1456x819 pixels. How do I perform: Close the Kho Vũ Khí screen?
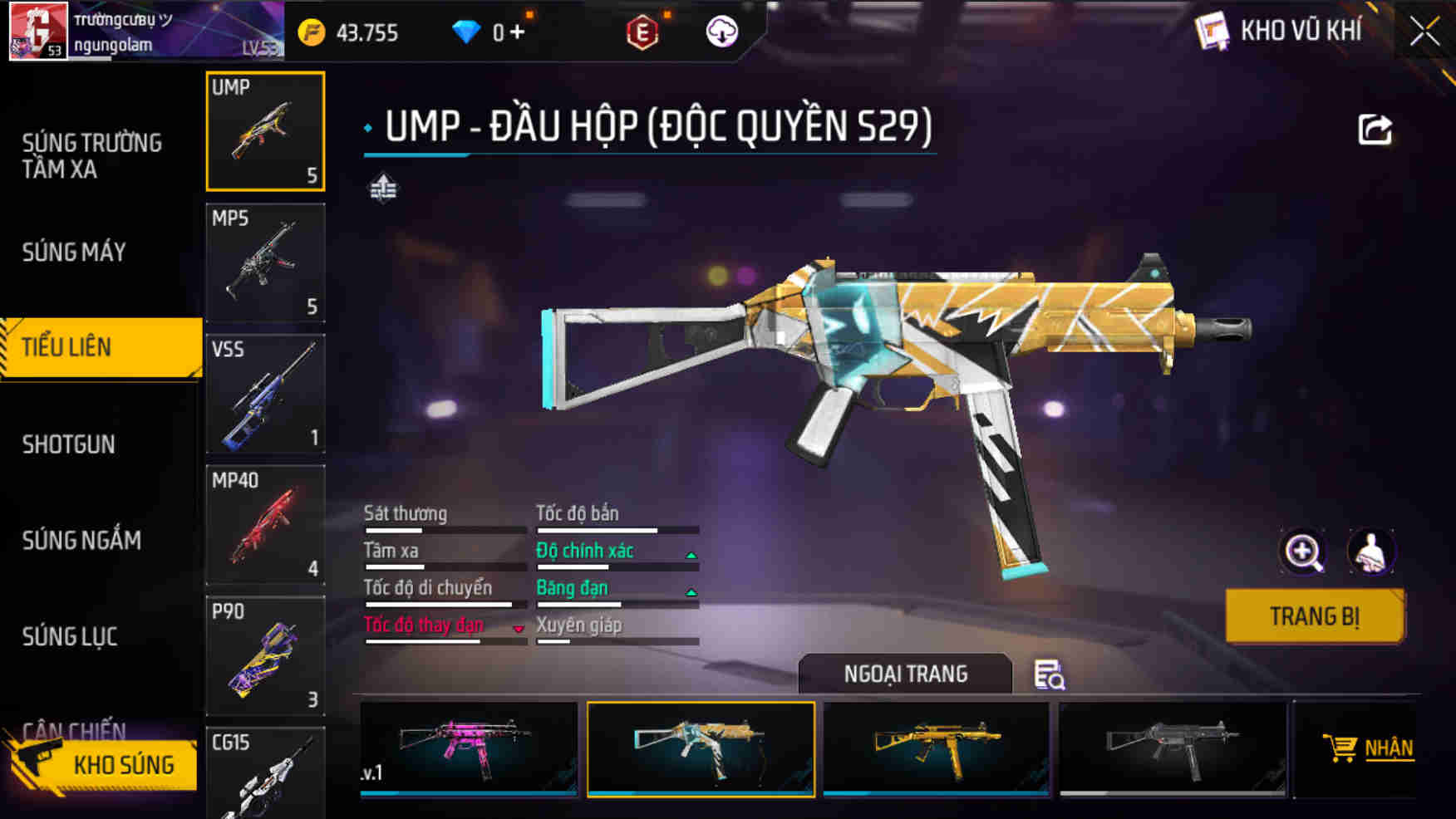pyautogui.click(x=1424, y=32)
